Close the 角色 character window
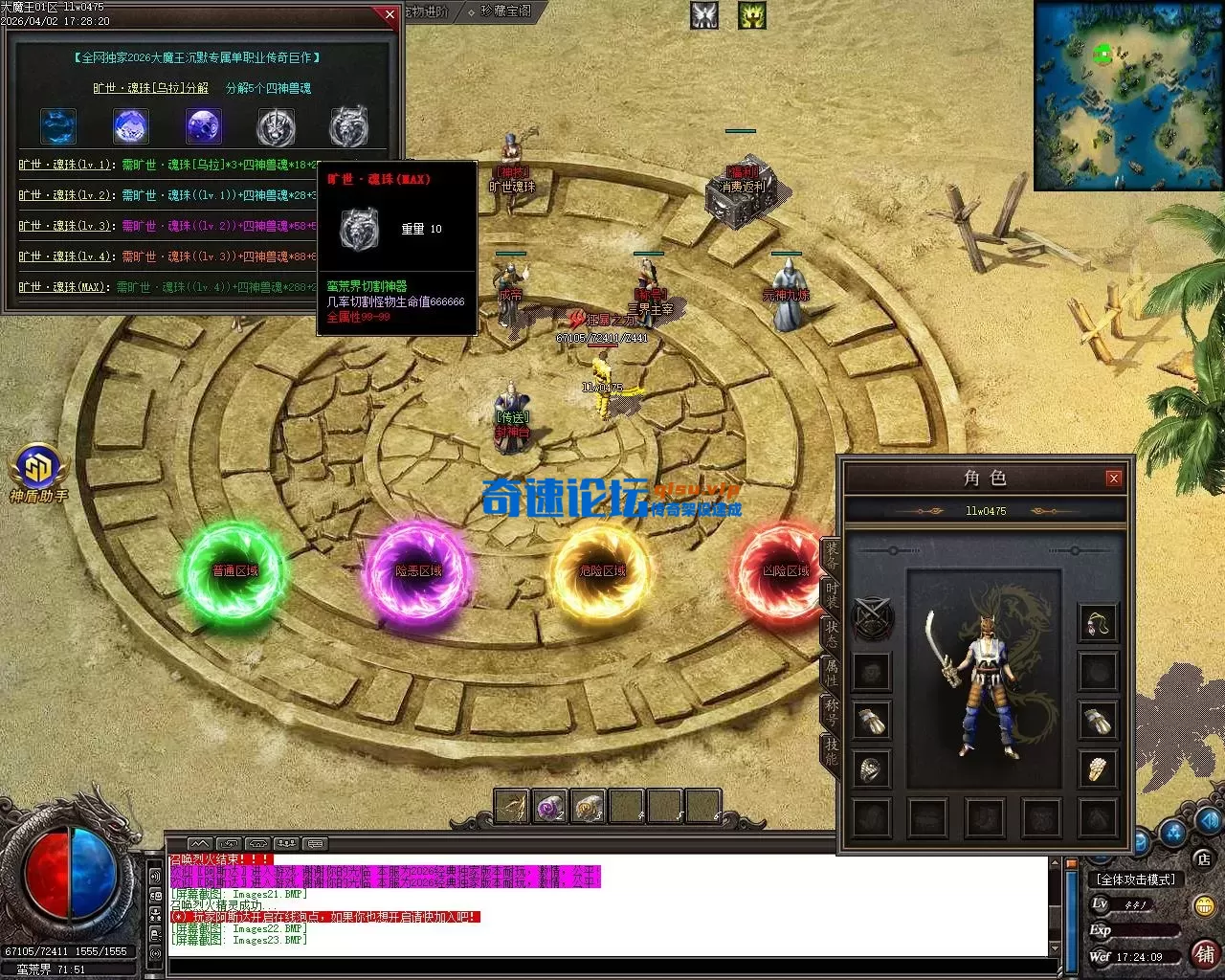Image resolution: width=1225 pixels, height=980 pixels. click(1113, 479)
